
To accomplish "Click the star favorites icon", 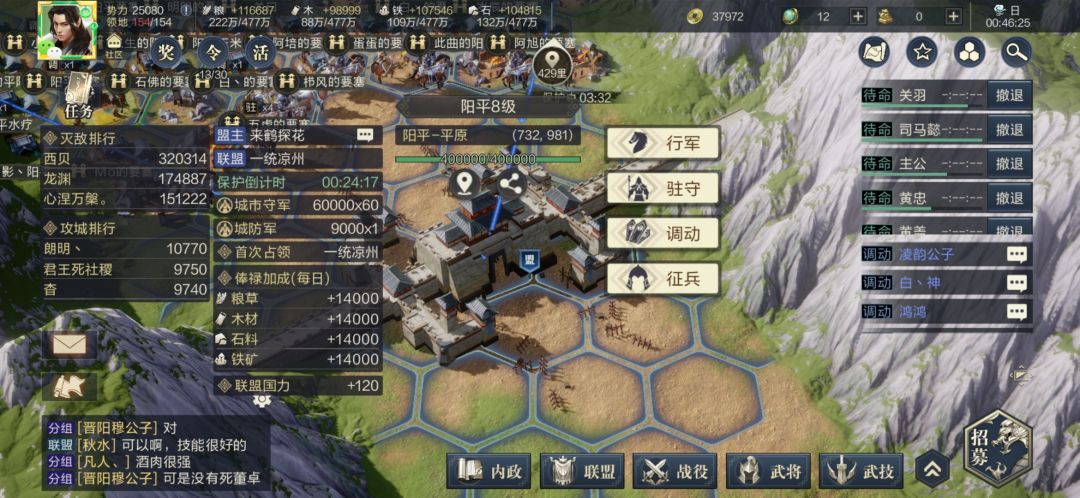I will click(922, 52).
